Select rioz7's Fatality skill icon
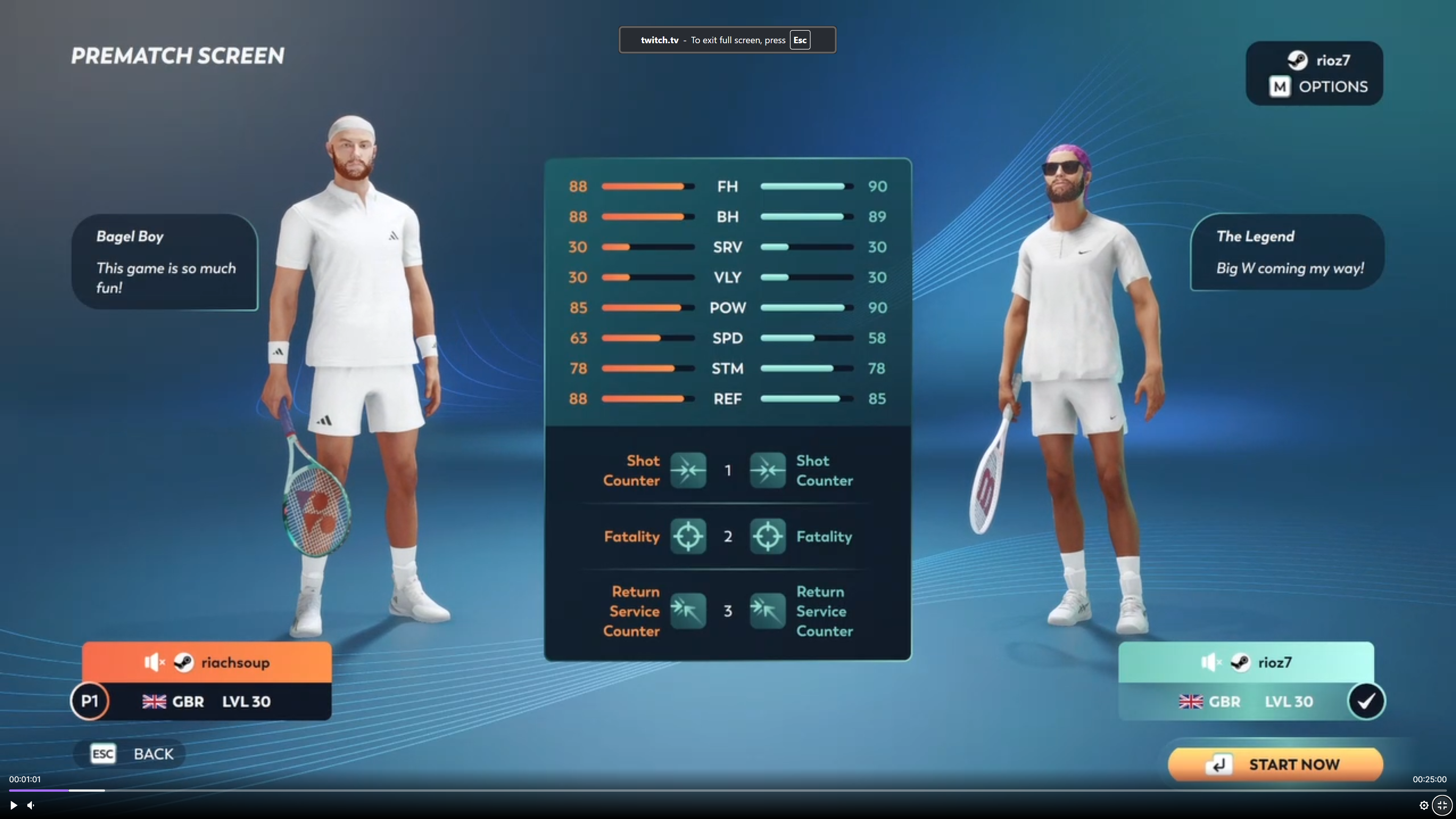Viewport: 1456px width, 819px height. (x=767, y=536)
